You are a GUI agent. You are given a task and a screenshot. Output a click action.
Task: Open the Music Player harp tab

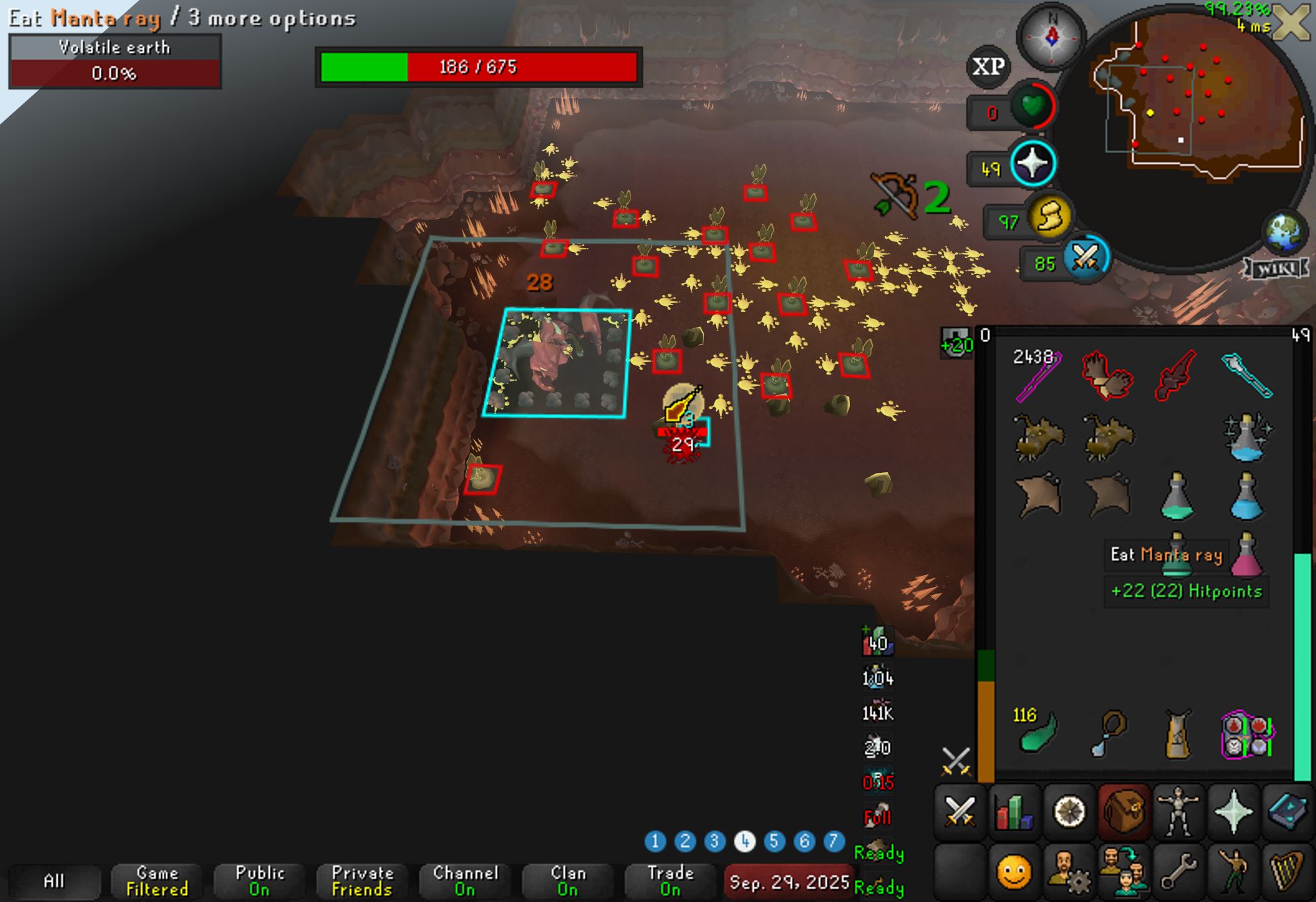point(1287,870)
